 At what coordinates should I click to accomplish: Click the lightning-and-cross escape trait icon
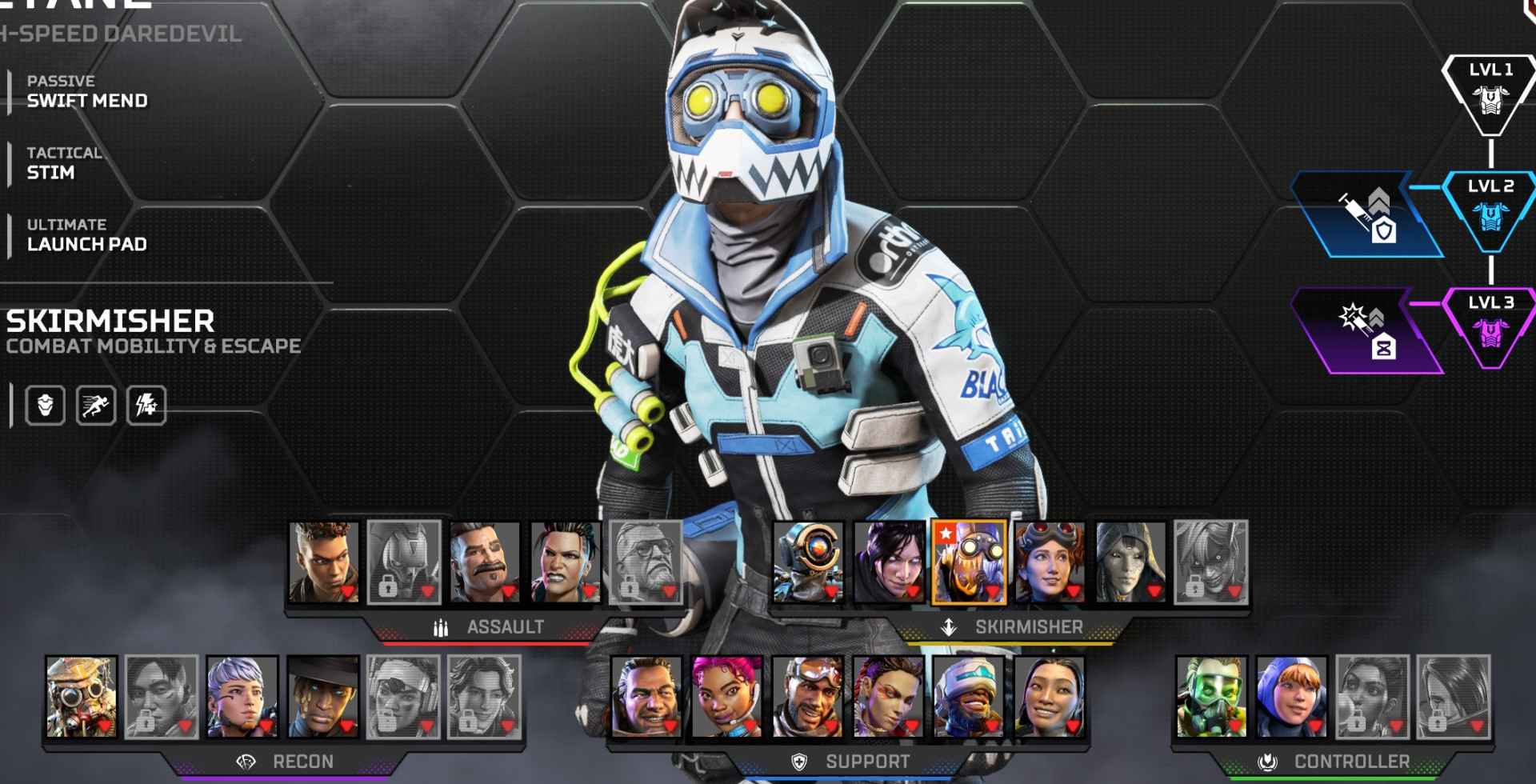146,404
